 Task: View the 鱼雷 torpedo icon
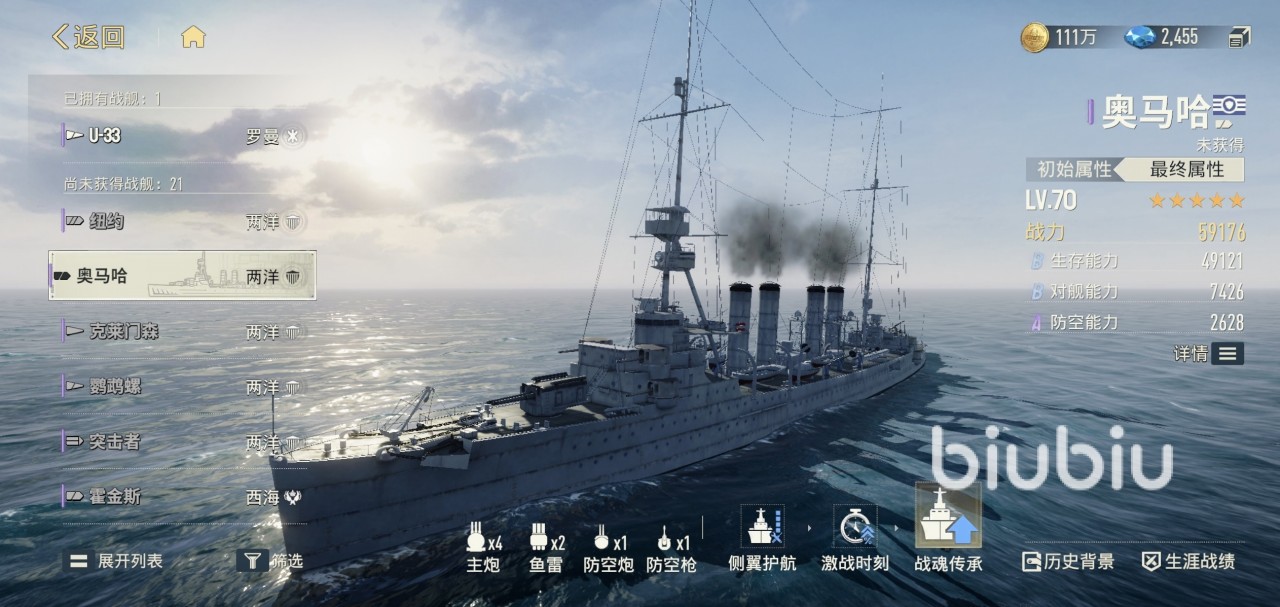click(546, 547)
